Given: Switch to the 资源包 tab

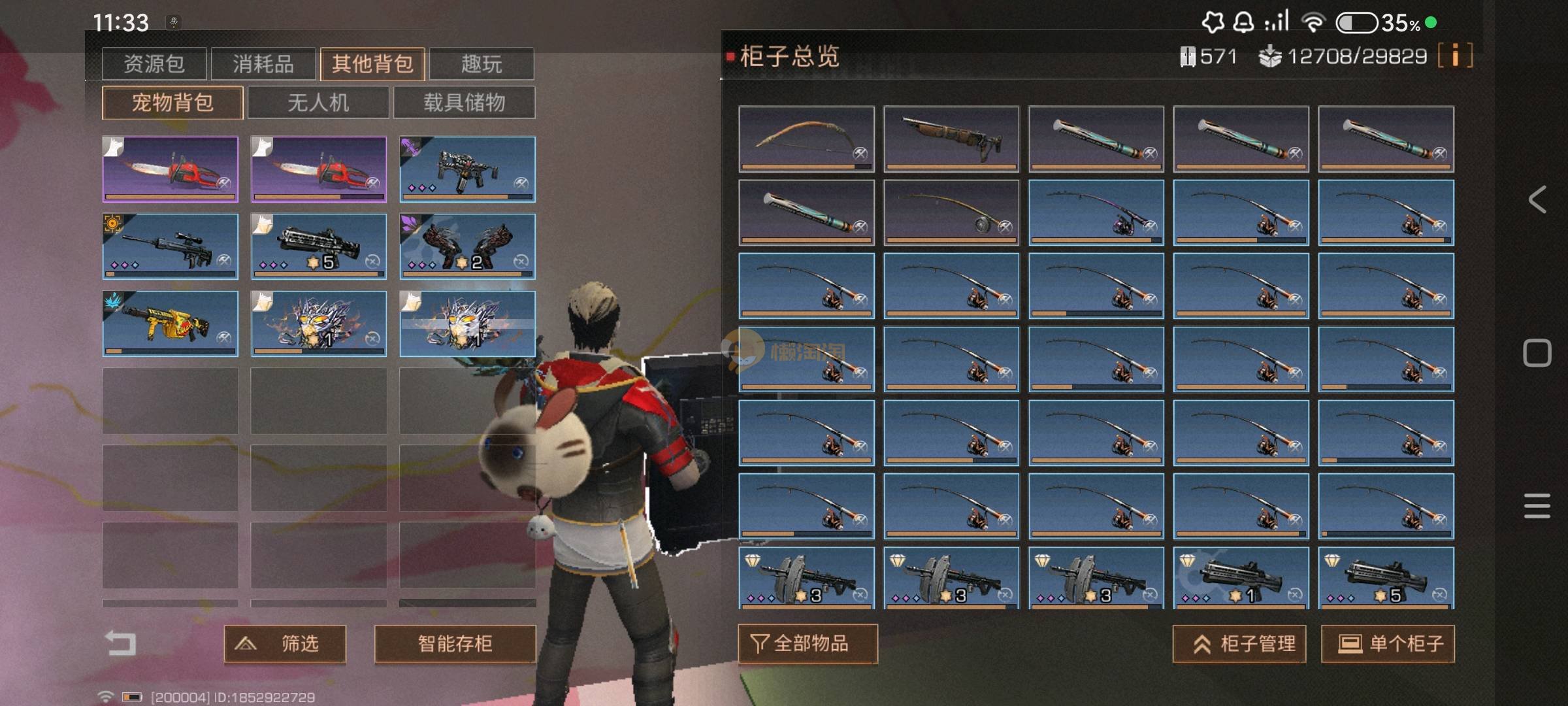Looking at the screenshot, I should (x=154, y=63).
